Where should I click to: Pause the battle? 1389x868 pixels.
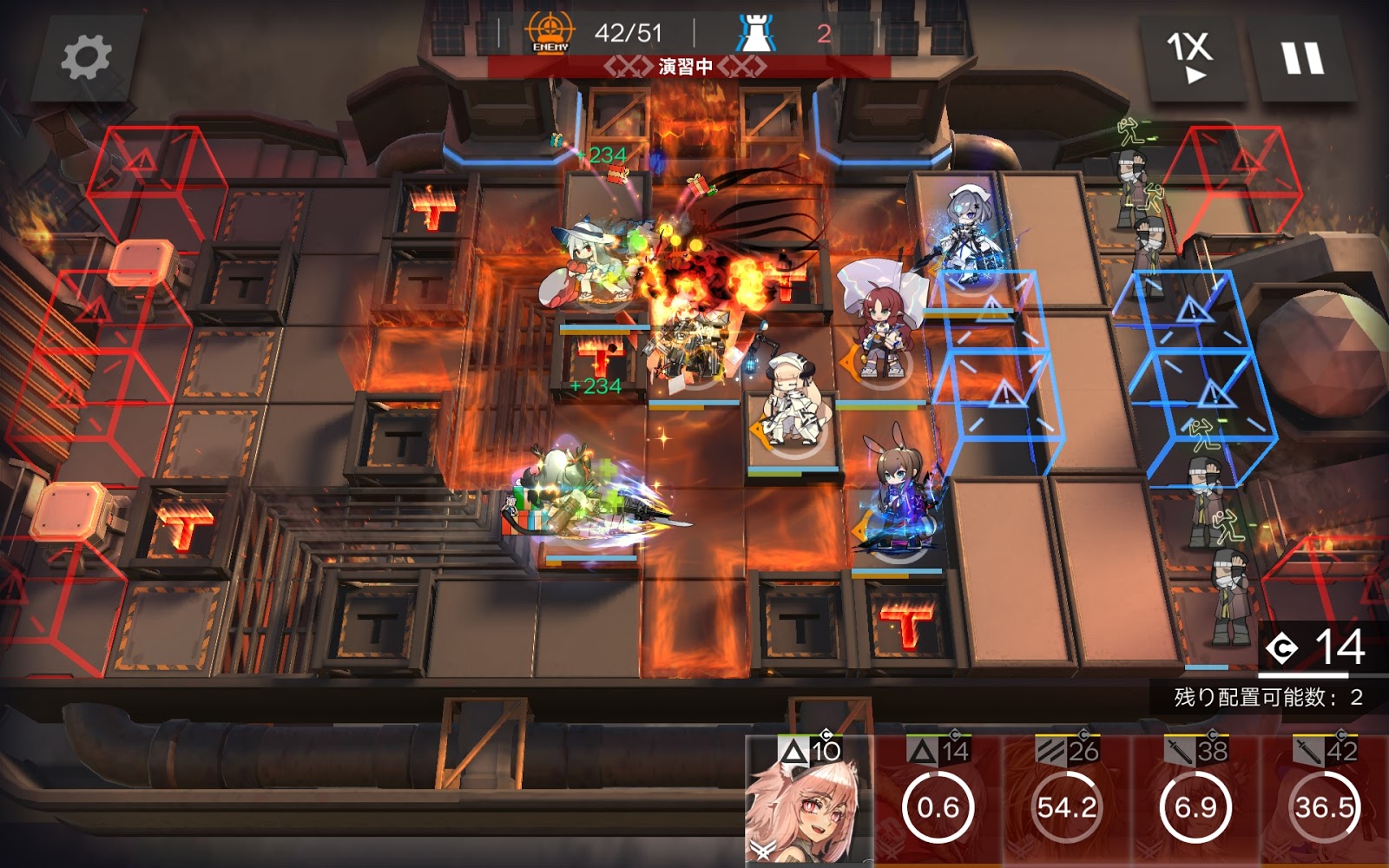tap(1302, 57)
